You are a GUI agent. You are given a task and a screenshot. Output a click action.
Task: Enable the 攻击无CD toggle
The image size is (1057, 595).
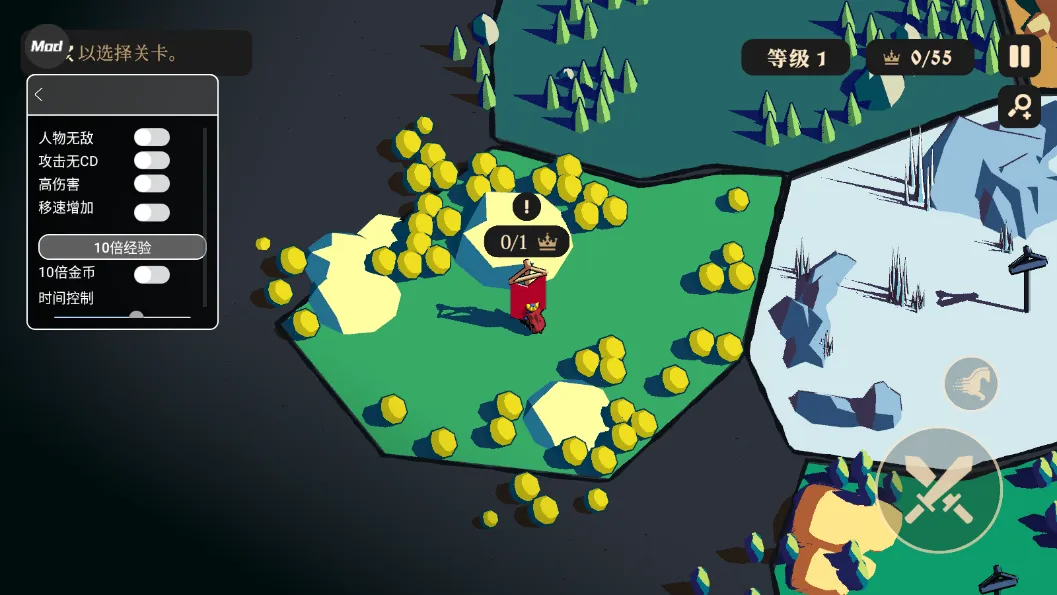(x=152, y=160)
